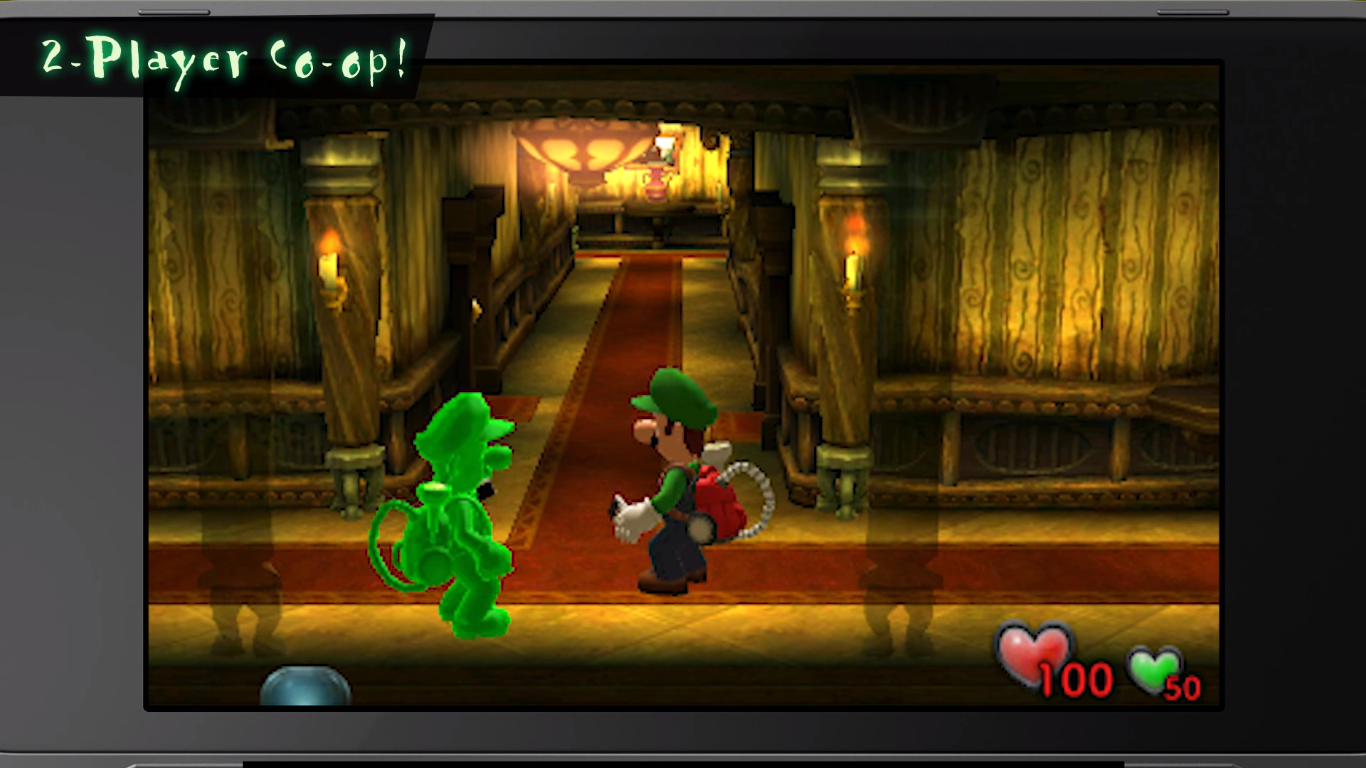Viewport: 1366px width, 768px height.
Task: Click the red 50 health counter
Action: tap(1184, 688)
